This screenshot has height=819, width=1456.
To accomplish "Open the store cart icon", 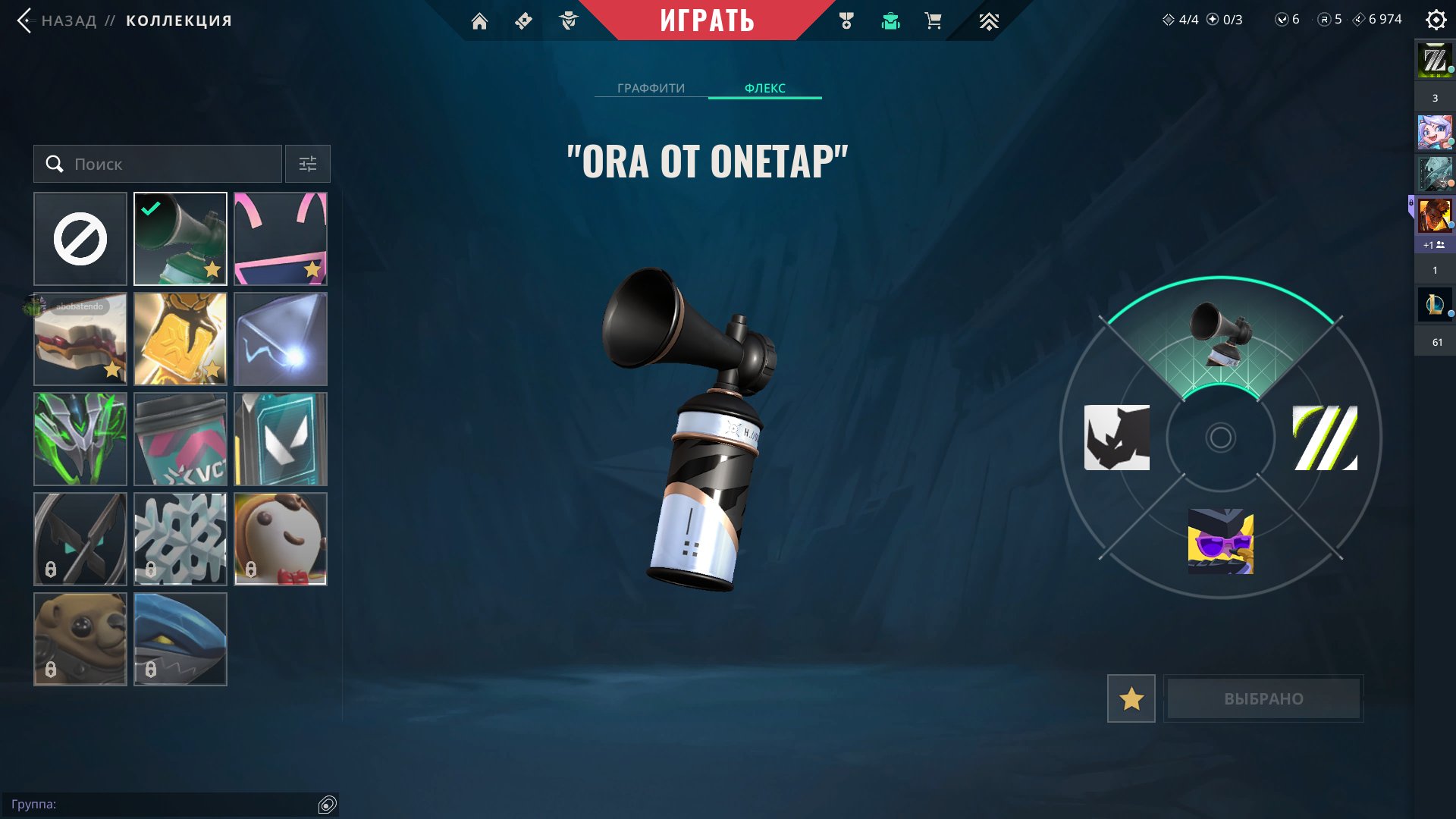I will pyautogui.click(x=933, y=21).
